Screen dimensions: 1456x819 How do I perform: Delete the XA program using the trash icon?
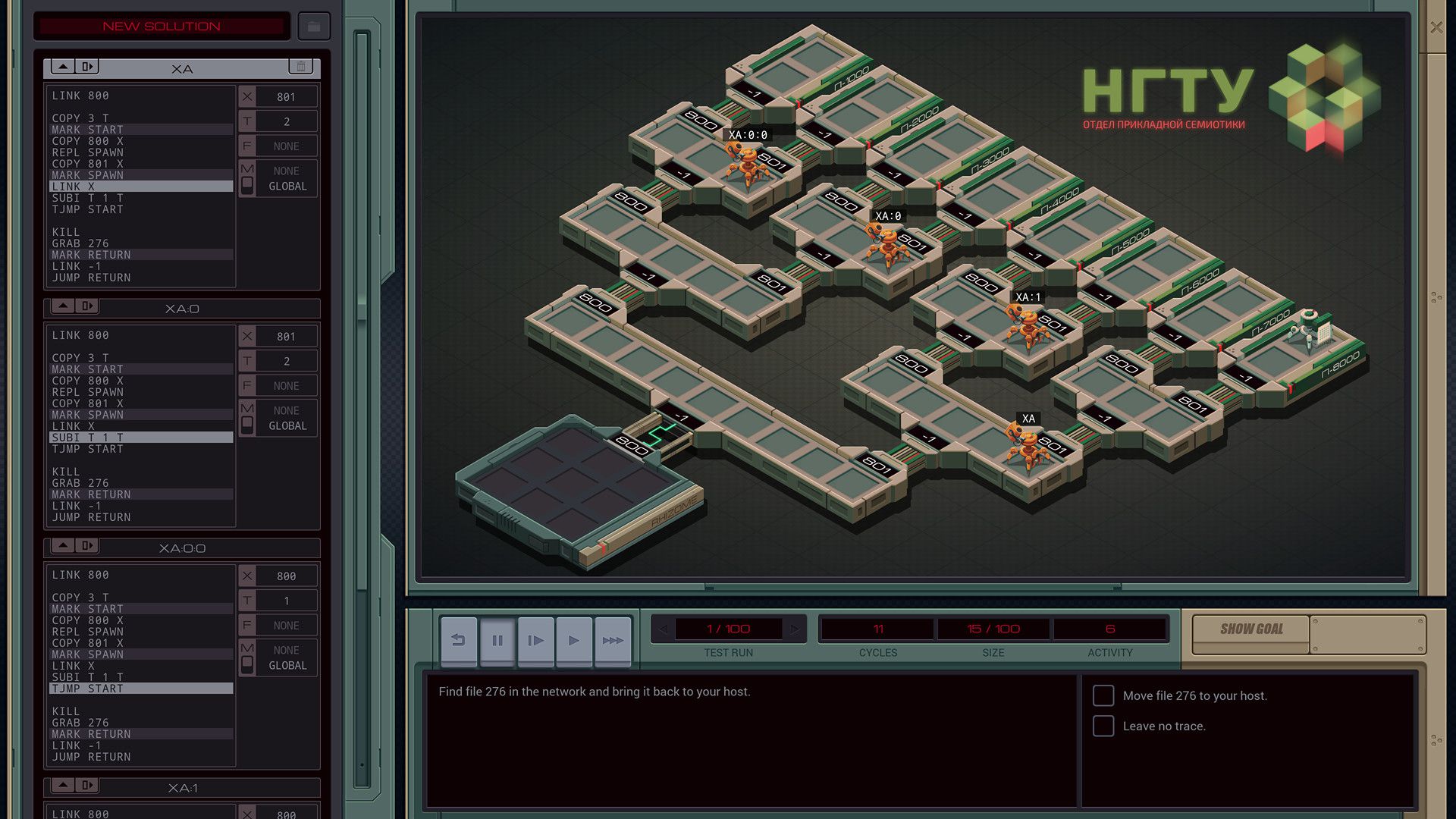pyautogui.click(x=300, y=67)
